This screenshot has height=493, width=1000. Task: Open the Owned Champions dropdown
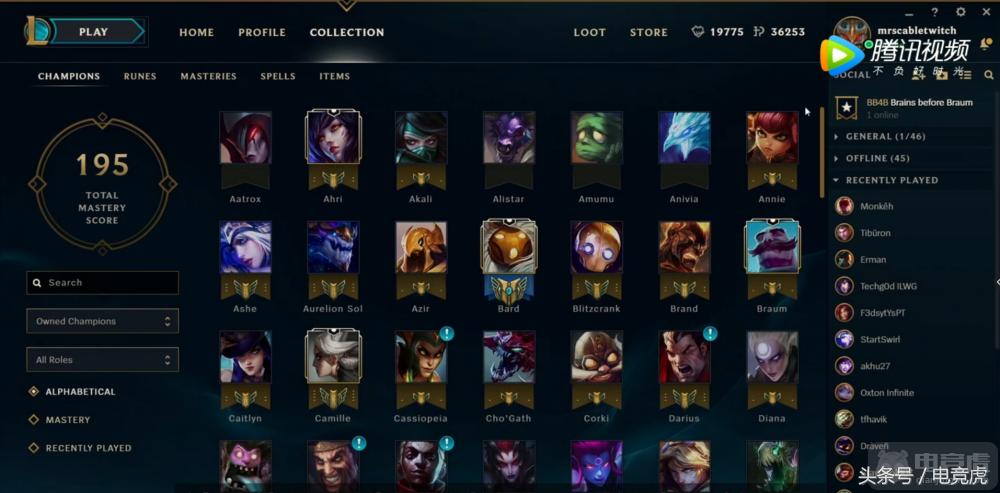tap(102, 321)
